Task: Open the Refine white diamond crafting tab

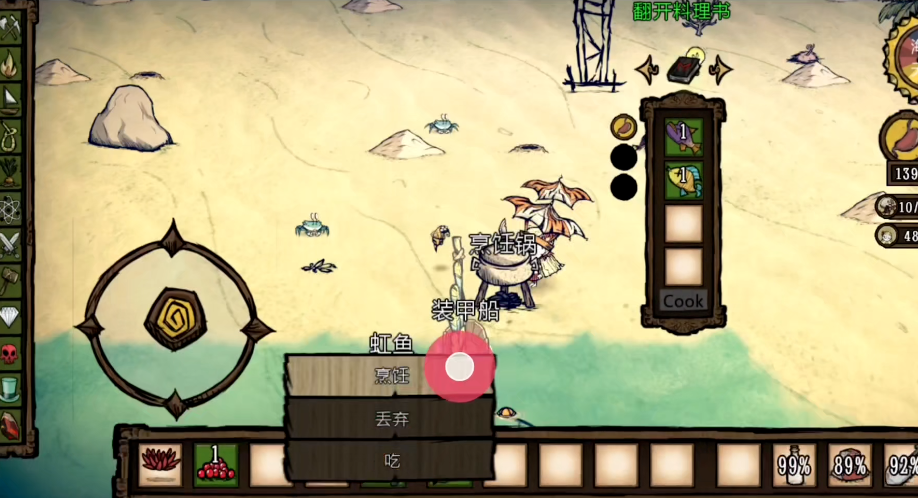Action: (x=10, y=316)
